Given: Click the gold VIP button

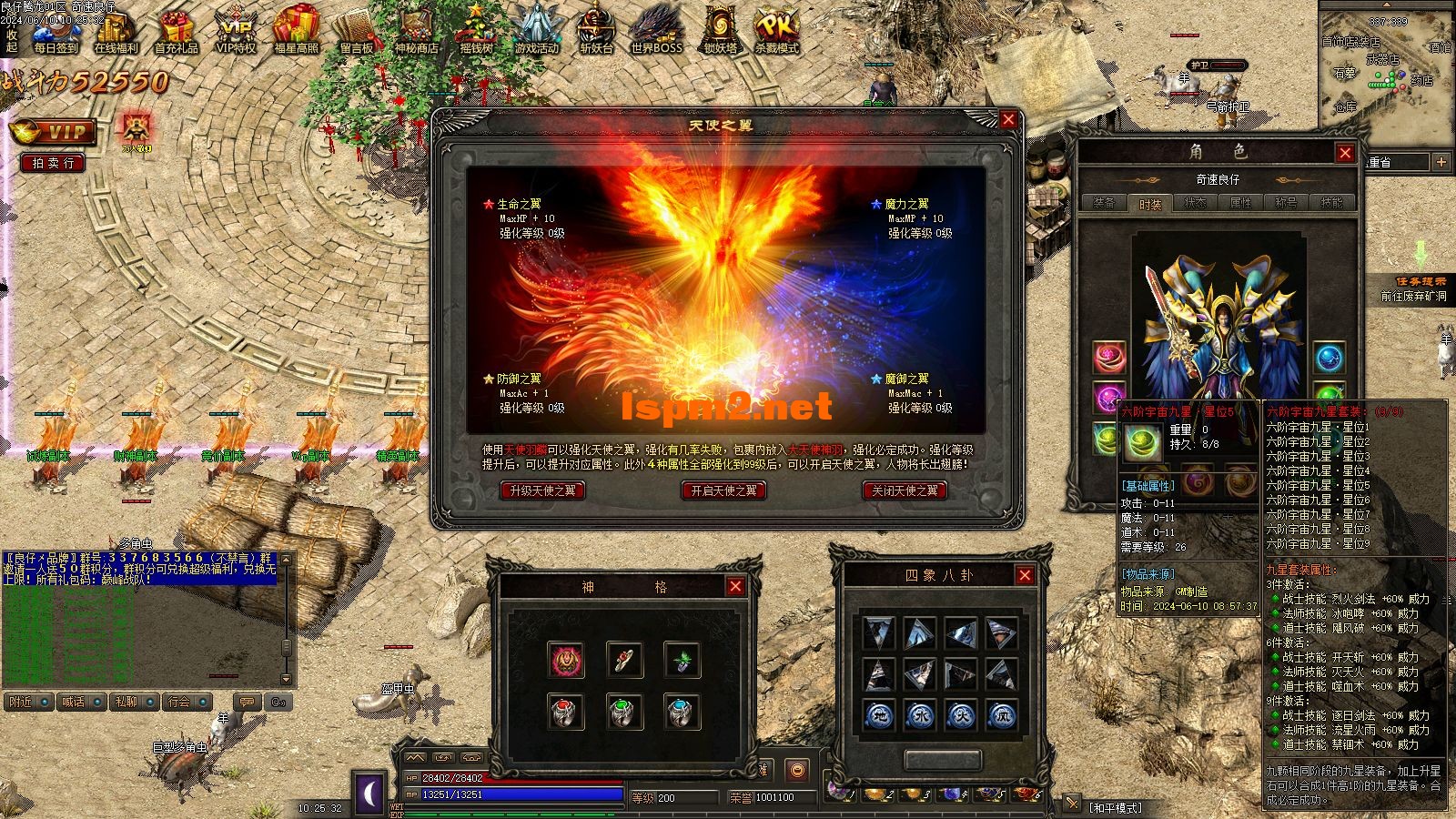Looking at the screenshot, I should click(55, 132).
